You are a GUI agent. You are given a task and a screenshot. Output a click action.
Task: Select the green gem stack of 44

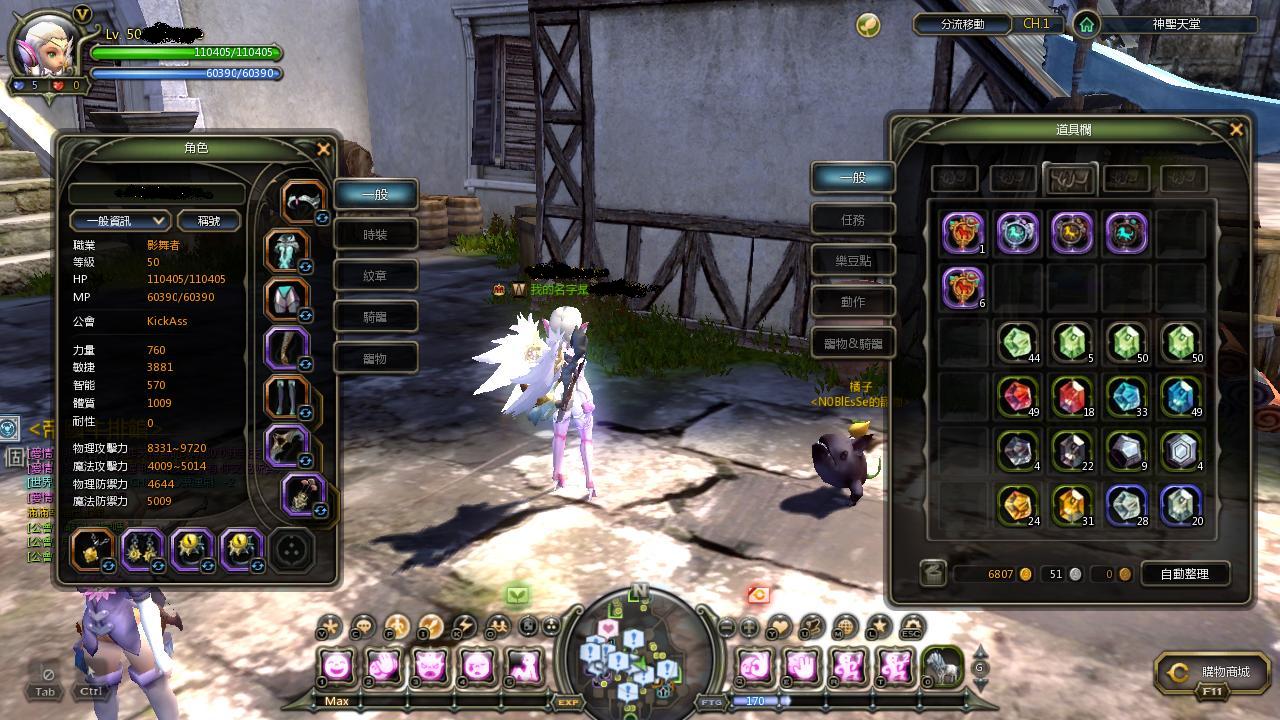click(x=1018, y=342)
